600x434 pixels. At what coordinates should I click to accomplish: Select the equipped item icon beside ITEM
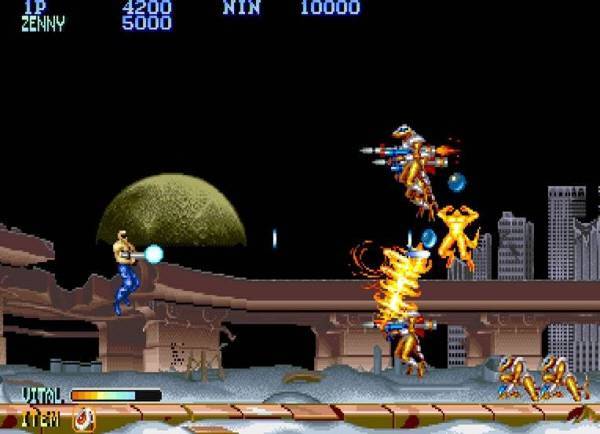pyautogui.click(x=83, y=419)
